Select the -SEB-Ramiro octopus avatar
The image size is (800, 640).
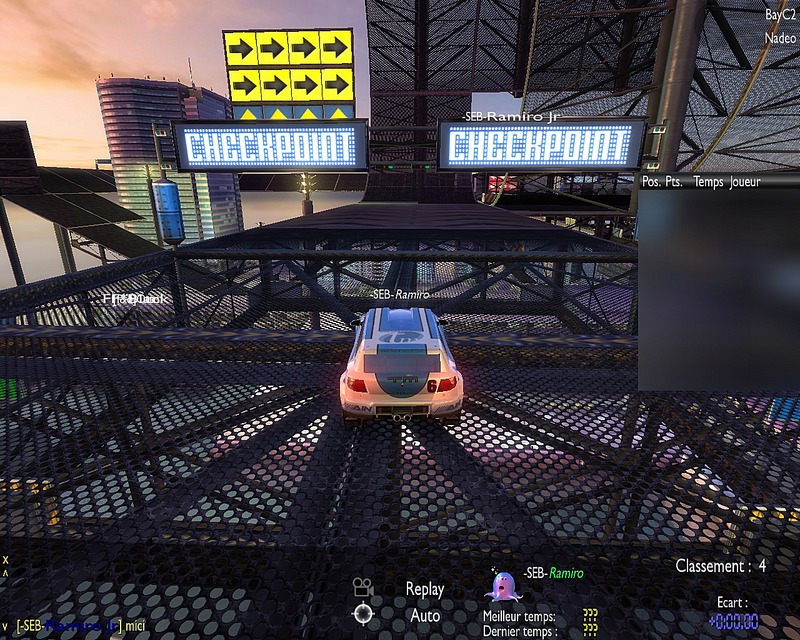(x=500, y=586)
